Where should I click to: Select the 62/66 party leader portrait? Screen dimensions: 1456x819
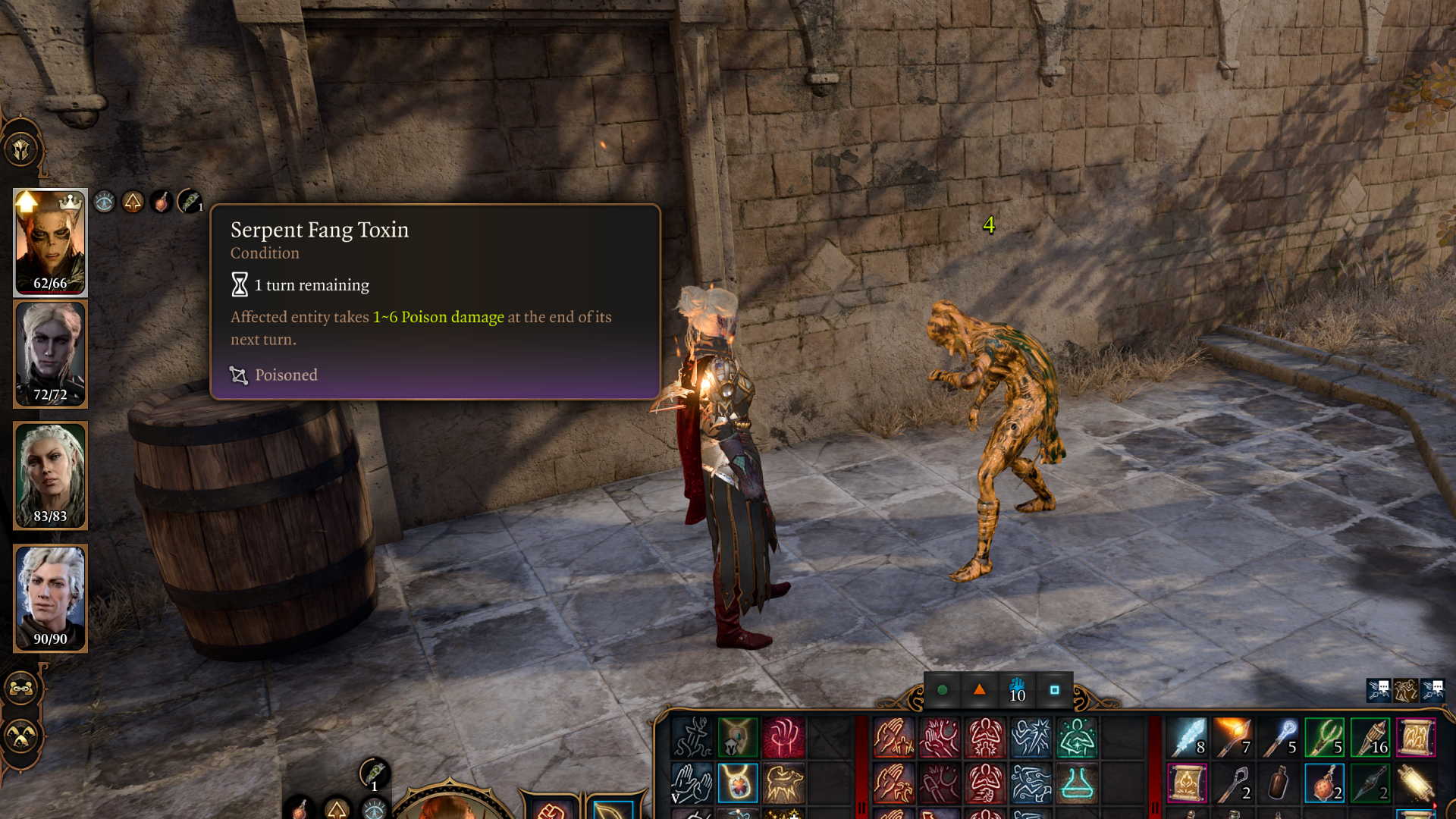[x=50, y=242]
